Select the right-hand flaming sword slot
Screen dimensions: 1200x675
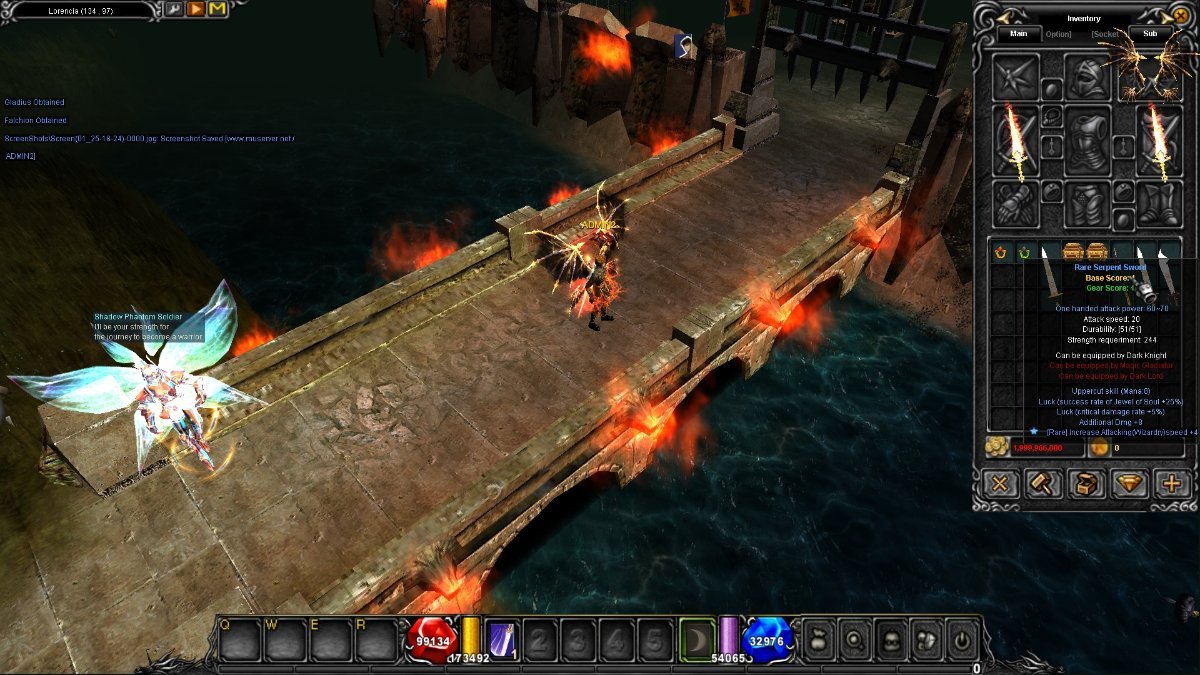[1159, 141]
